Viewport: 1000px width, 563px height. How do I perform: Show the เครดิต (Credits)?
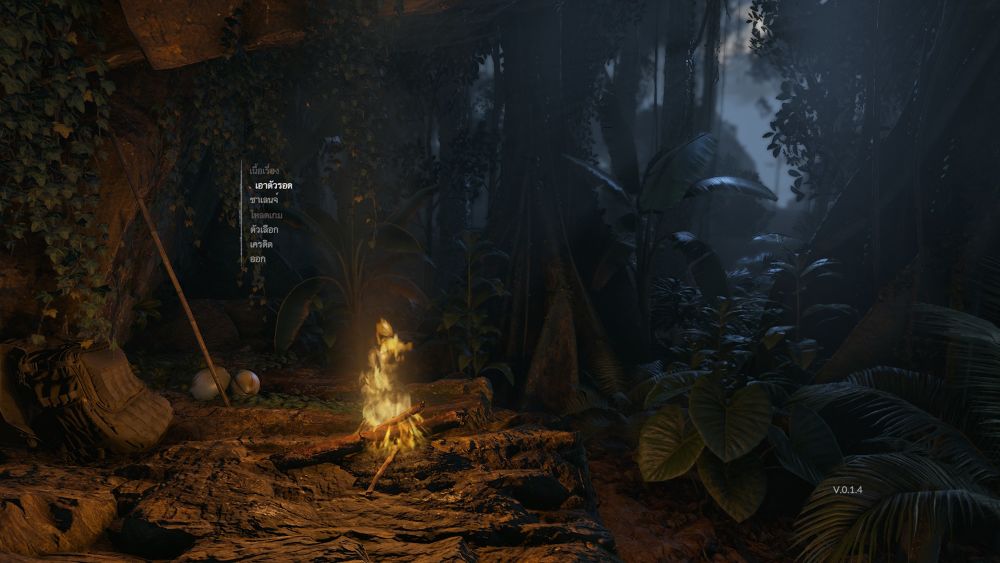[x=261, y=244]
